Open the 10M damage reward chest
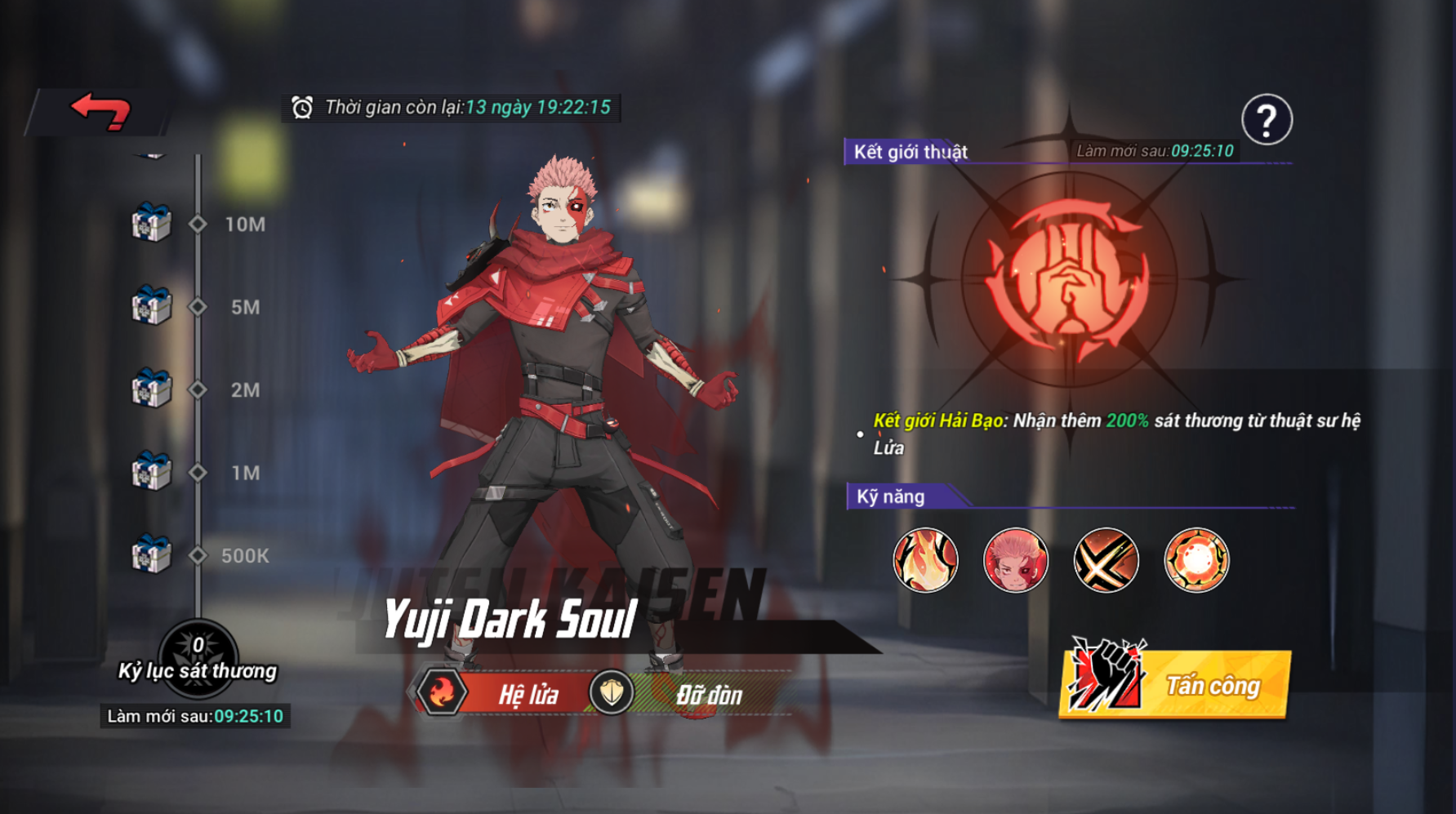Screen dimensions: 1456x814 [x=152, y=223]
